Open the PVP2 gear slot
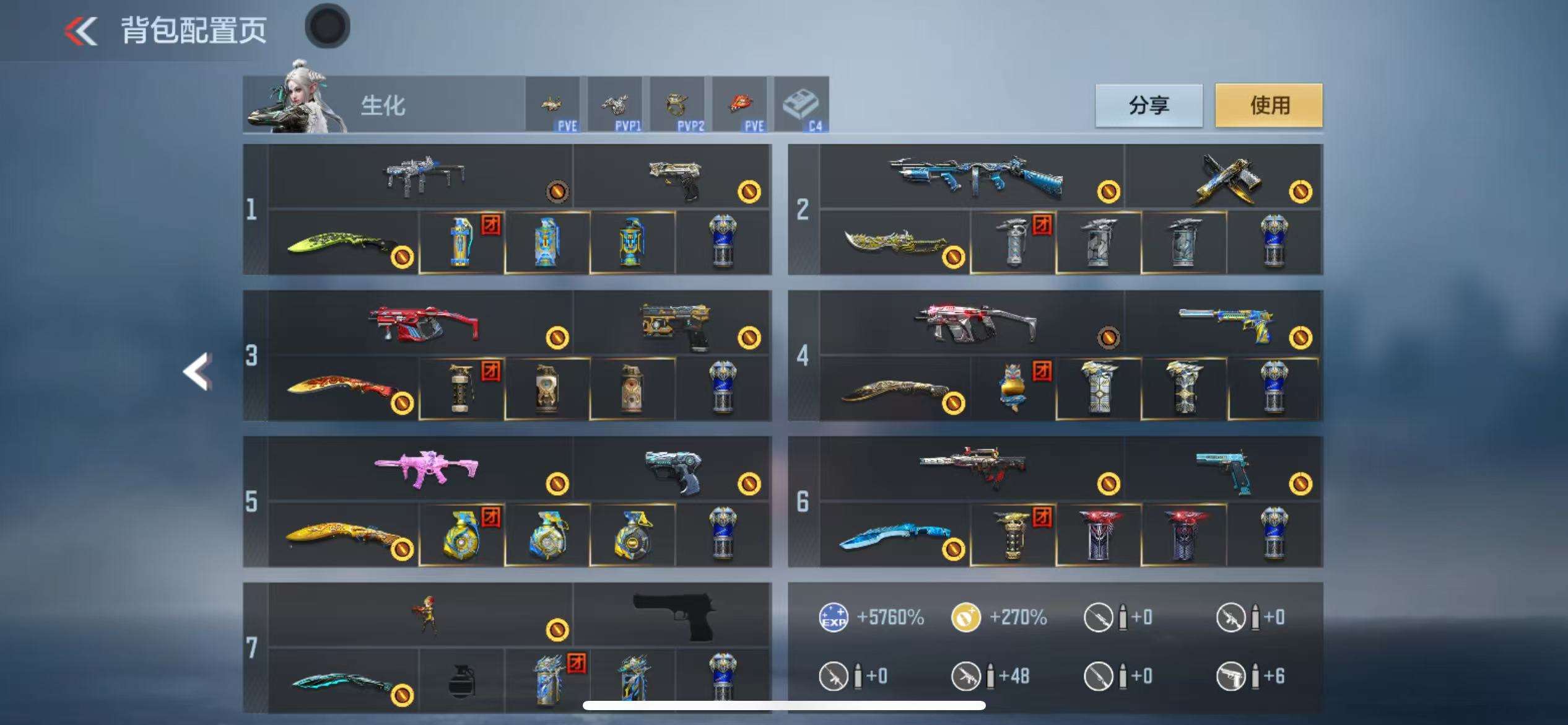The height and width of the screenshot is (725, 1568). point(677,105)
